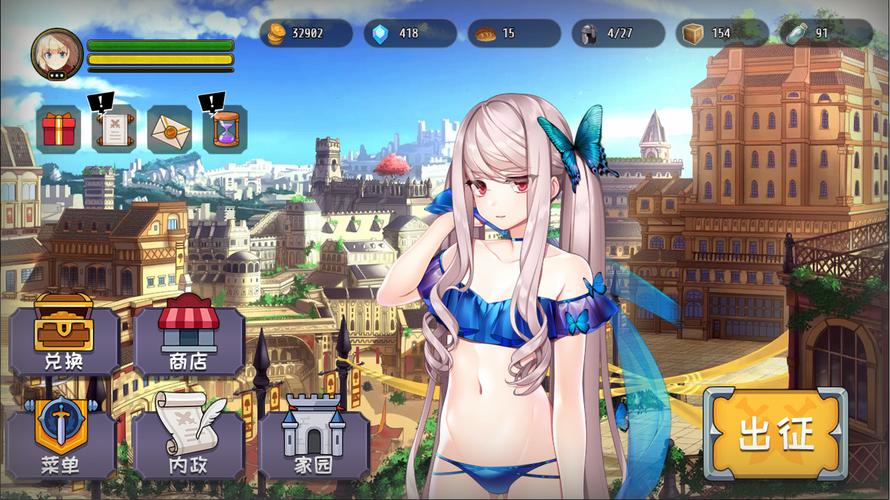Open the red gift box icon
The height and width of the screenshot is (500, 890).
click(59, 129)
